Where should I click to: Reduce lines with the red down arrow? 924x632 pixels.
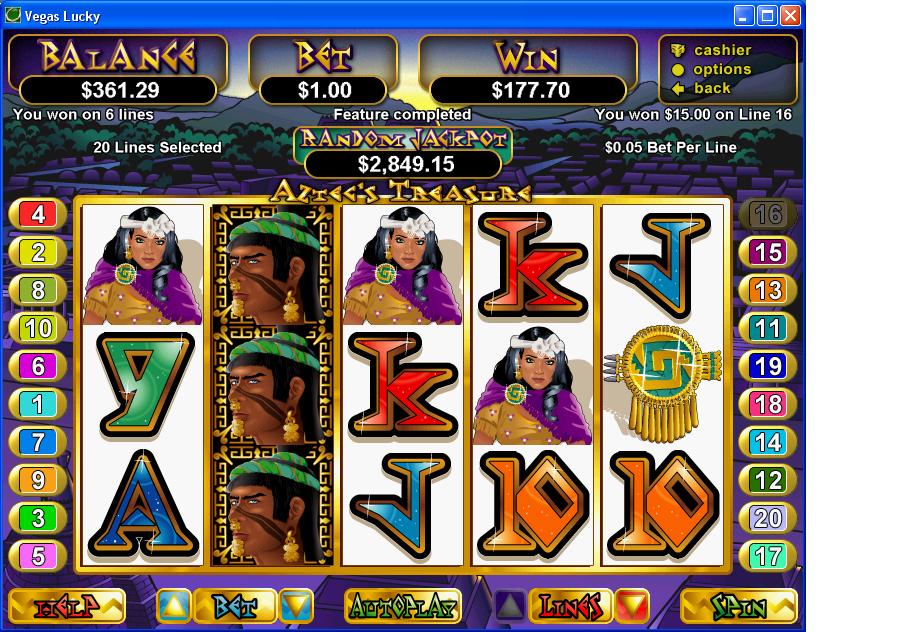pyautogui.click(x=632, y=606)
